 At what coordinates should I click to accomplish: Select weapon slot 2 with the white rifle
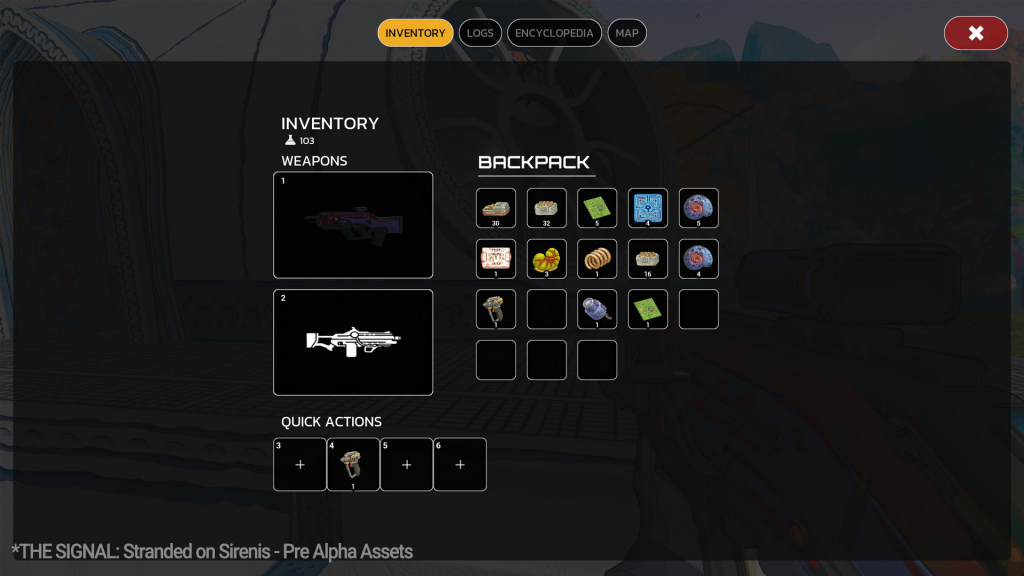[353, 342]
